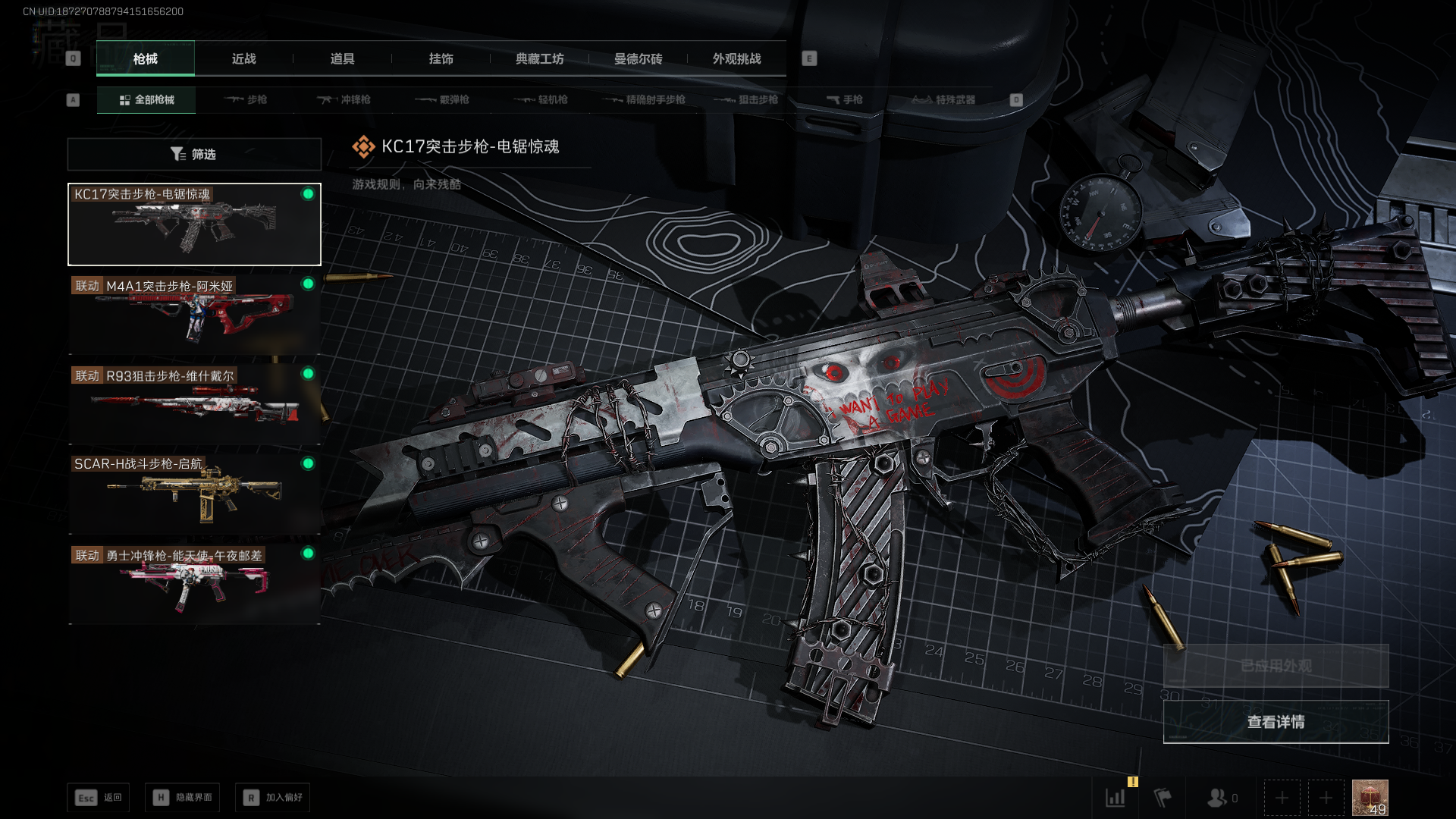Click 查看详情 to view details
This screenshot has width=1456, height=819.
click(x=1276, y=722)
